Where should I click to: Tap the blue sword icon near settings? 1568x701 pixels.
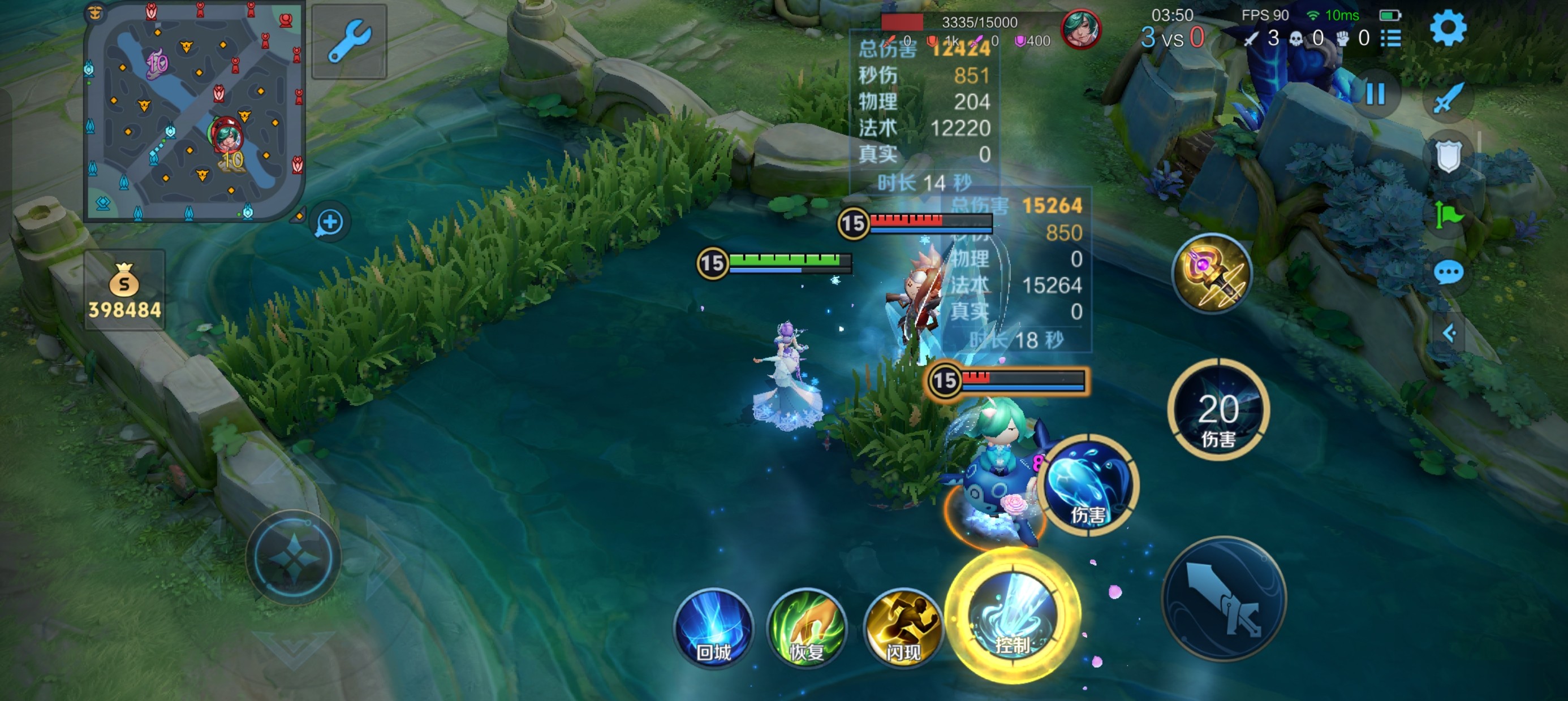[1448, 97]
